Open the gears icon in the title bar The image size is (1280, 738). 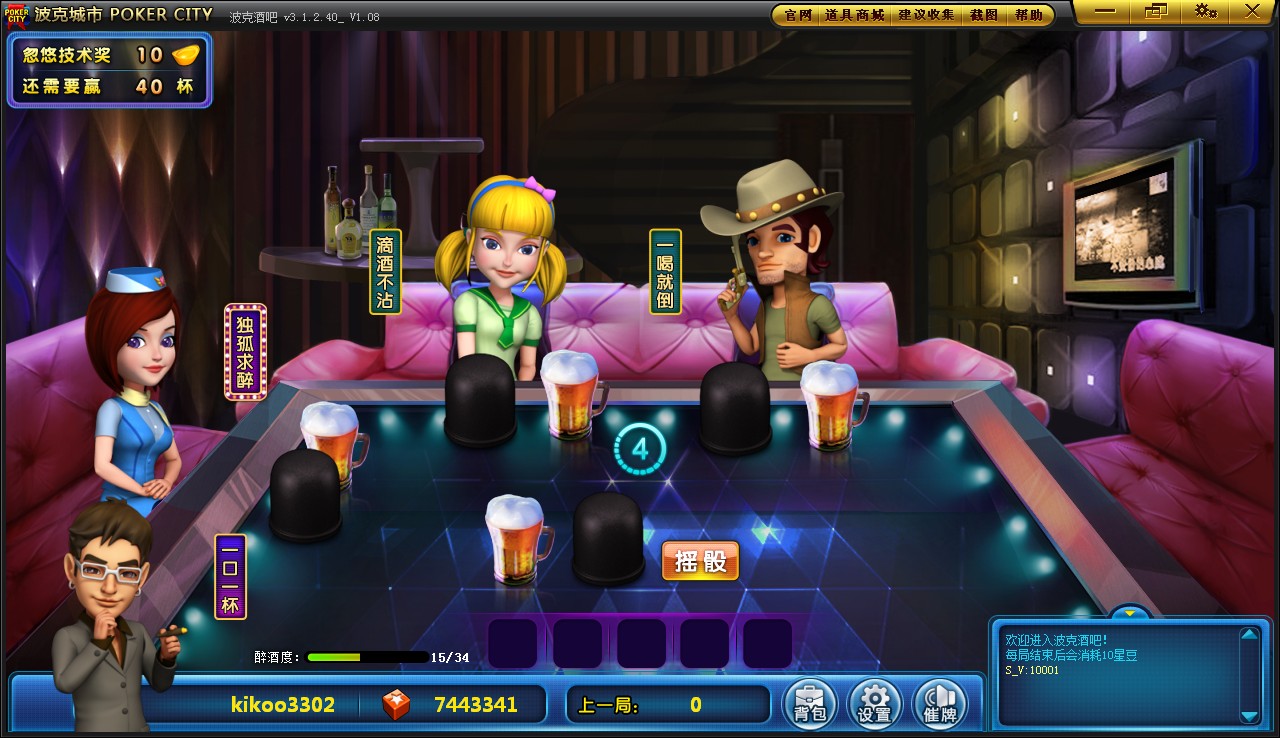click(1205, 11)
